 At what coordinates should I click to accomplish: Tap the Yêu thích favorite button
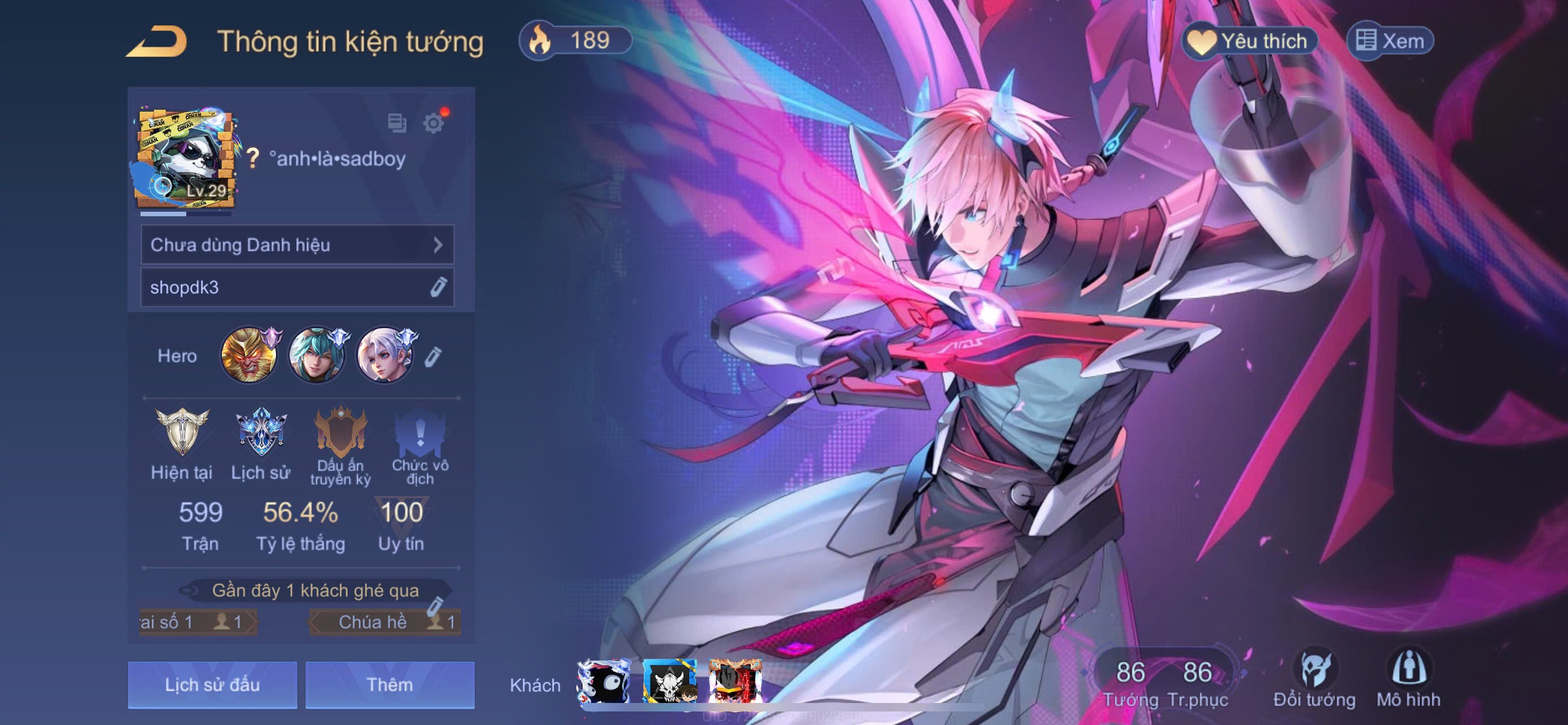tap(1249, 41)
